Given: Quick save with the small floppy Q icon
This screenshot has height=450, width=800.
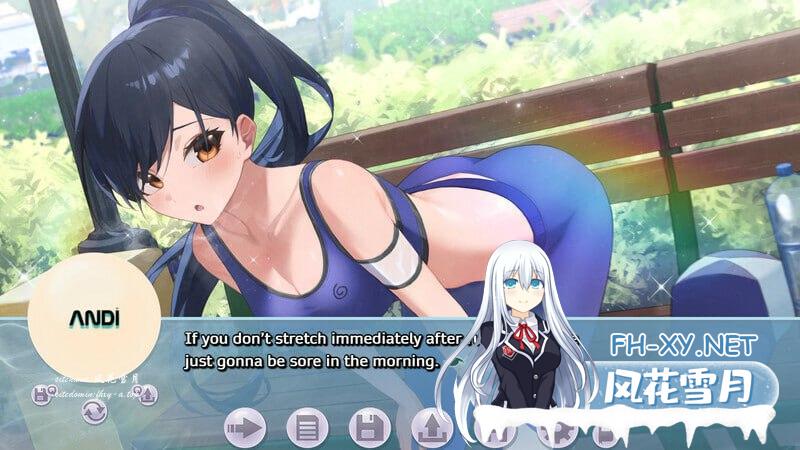Looking at the screenshot, I should pyautogui.click(x=41, y=396).
